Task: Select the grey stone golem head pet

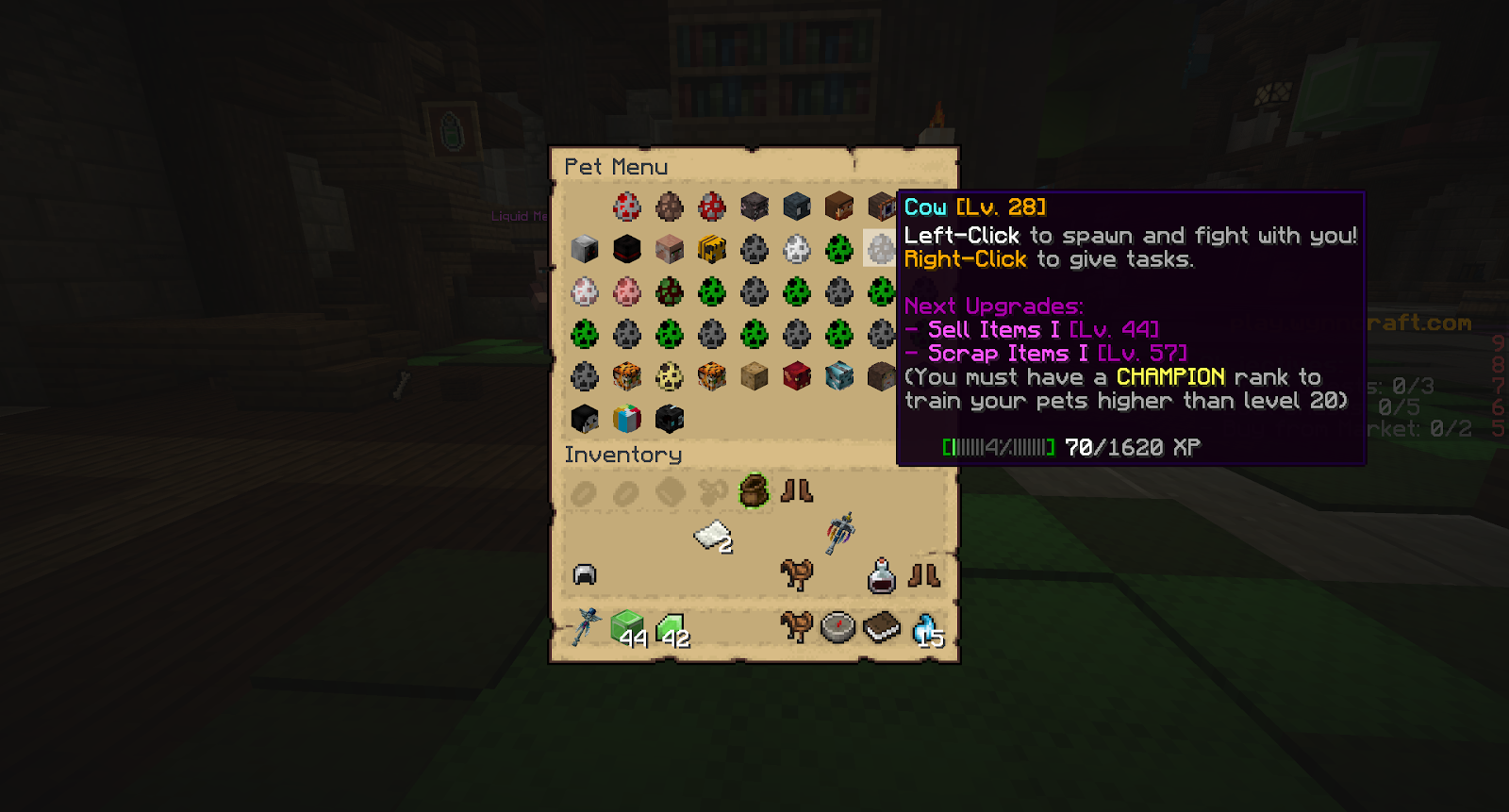Action: click(585, 249)
